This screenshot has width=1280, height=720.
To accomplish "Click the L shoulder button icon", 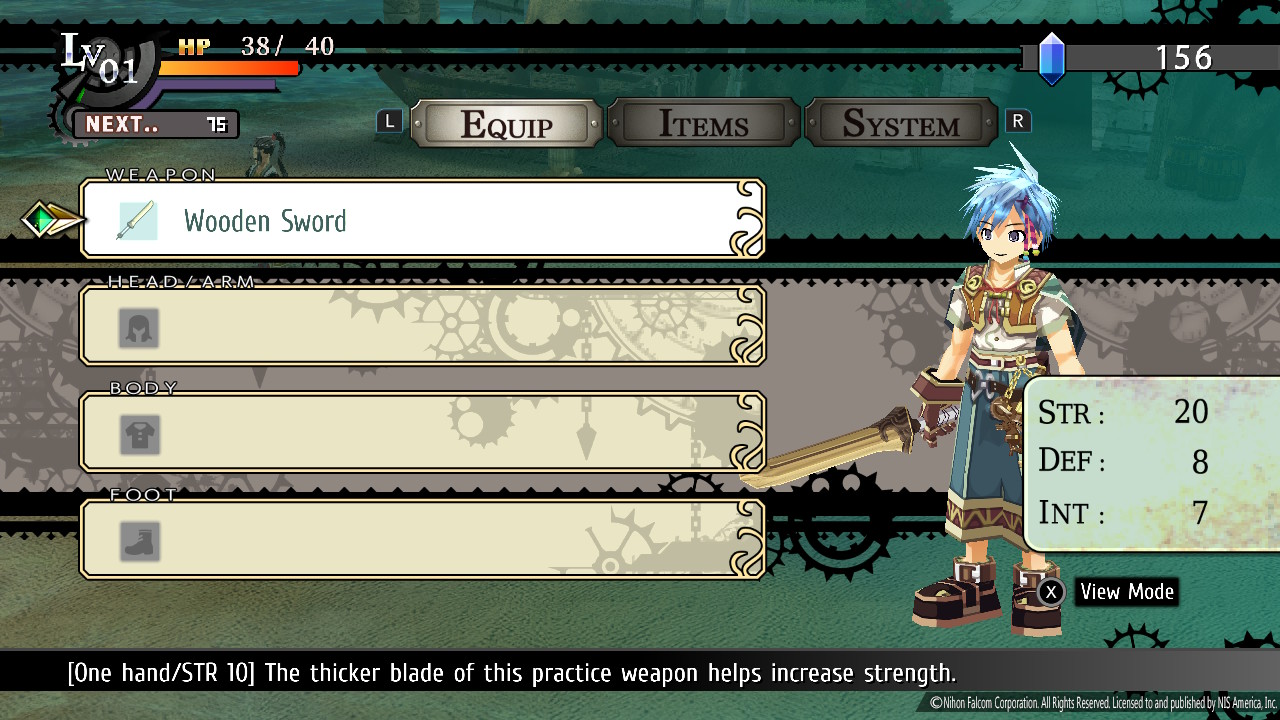I will pos(389,120).
